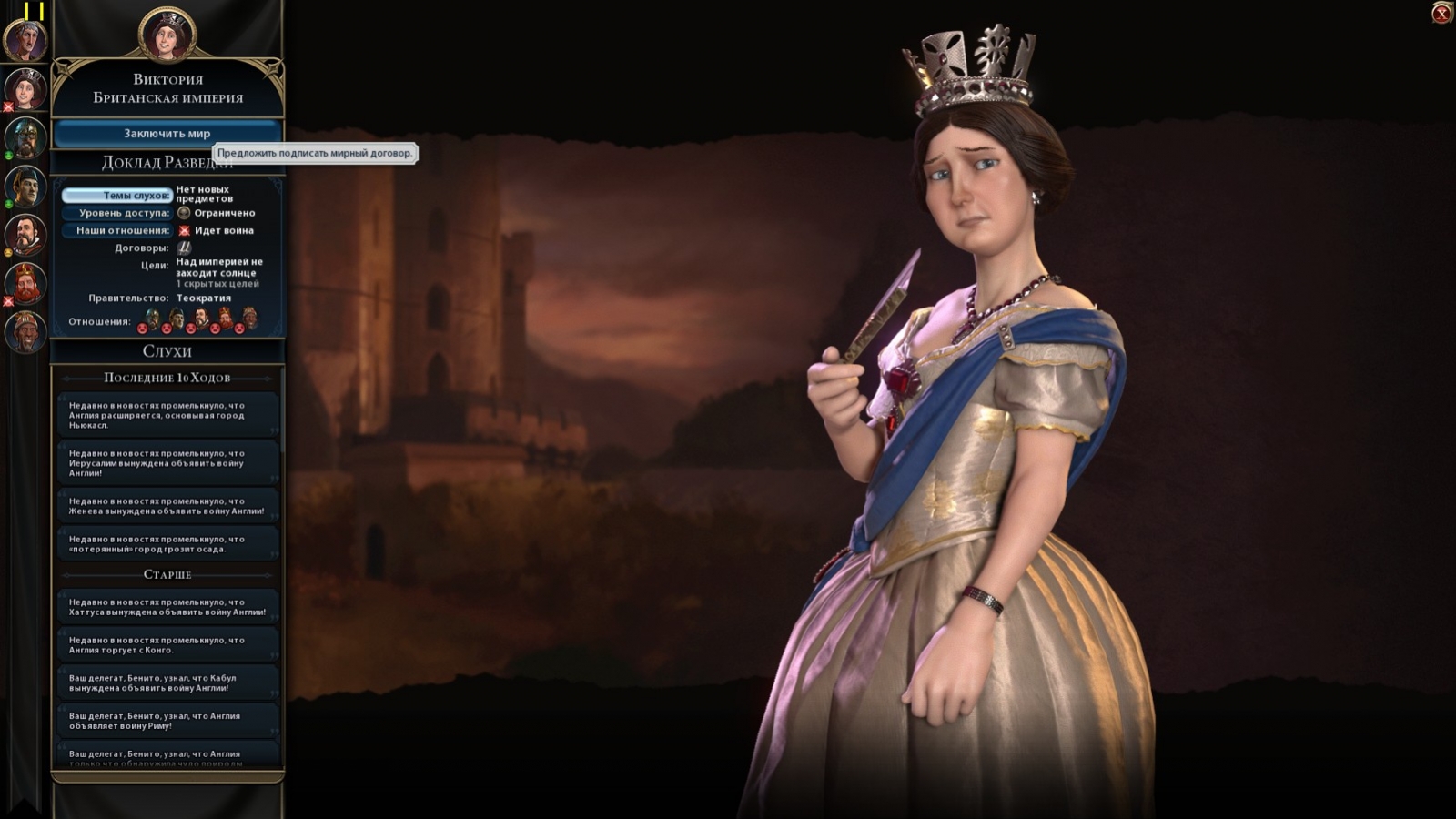Inspect the Договоры treaty icon

(184, 248)
